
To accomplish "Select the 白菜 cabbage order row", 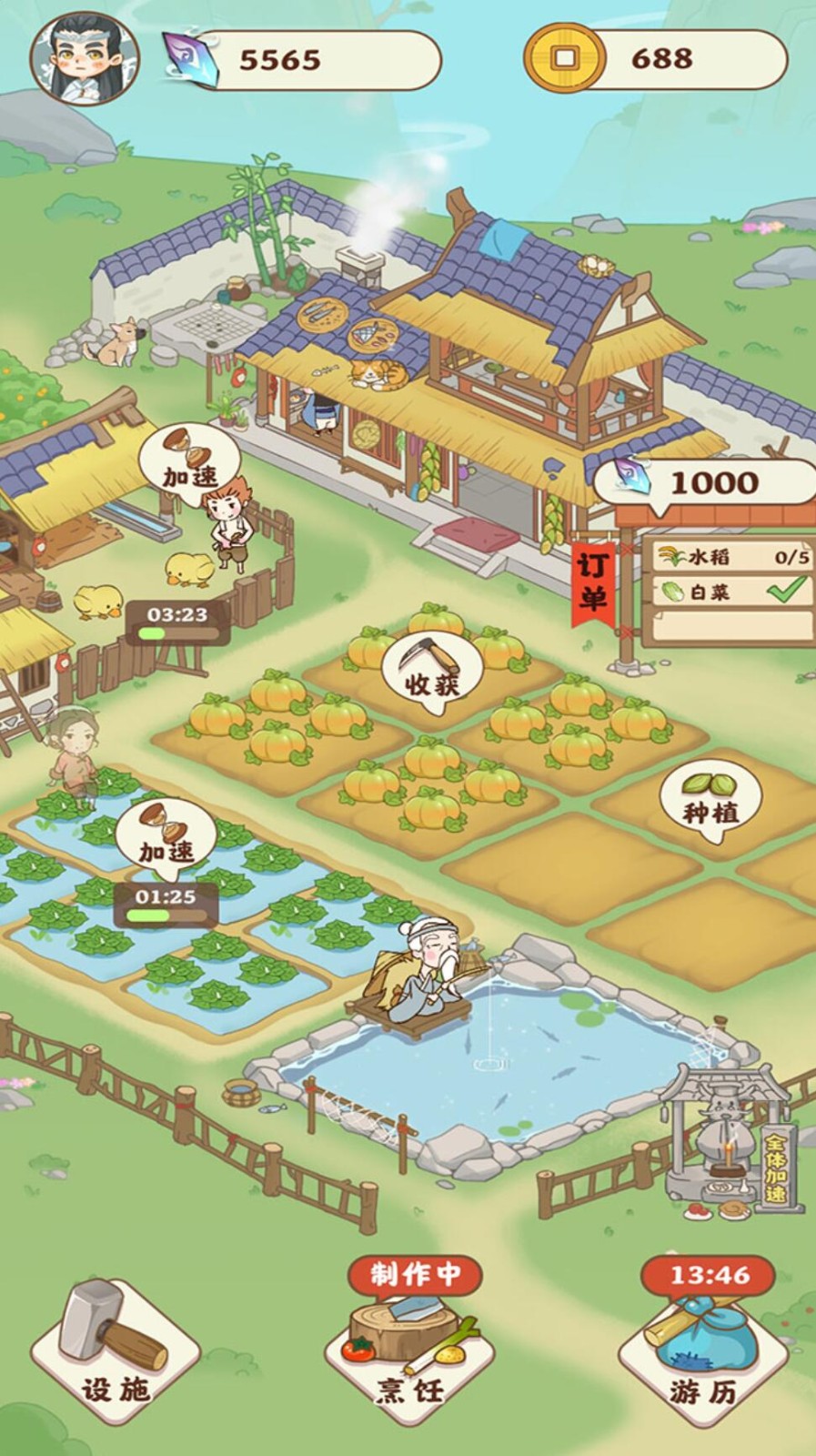I will pyautogui.click(x=733, y=591).
